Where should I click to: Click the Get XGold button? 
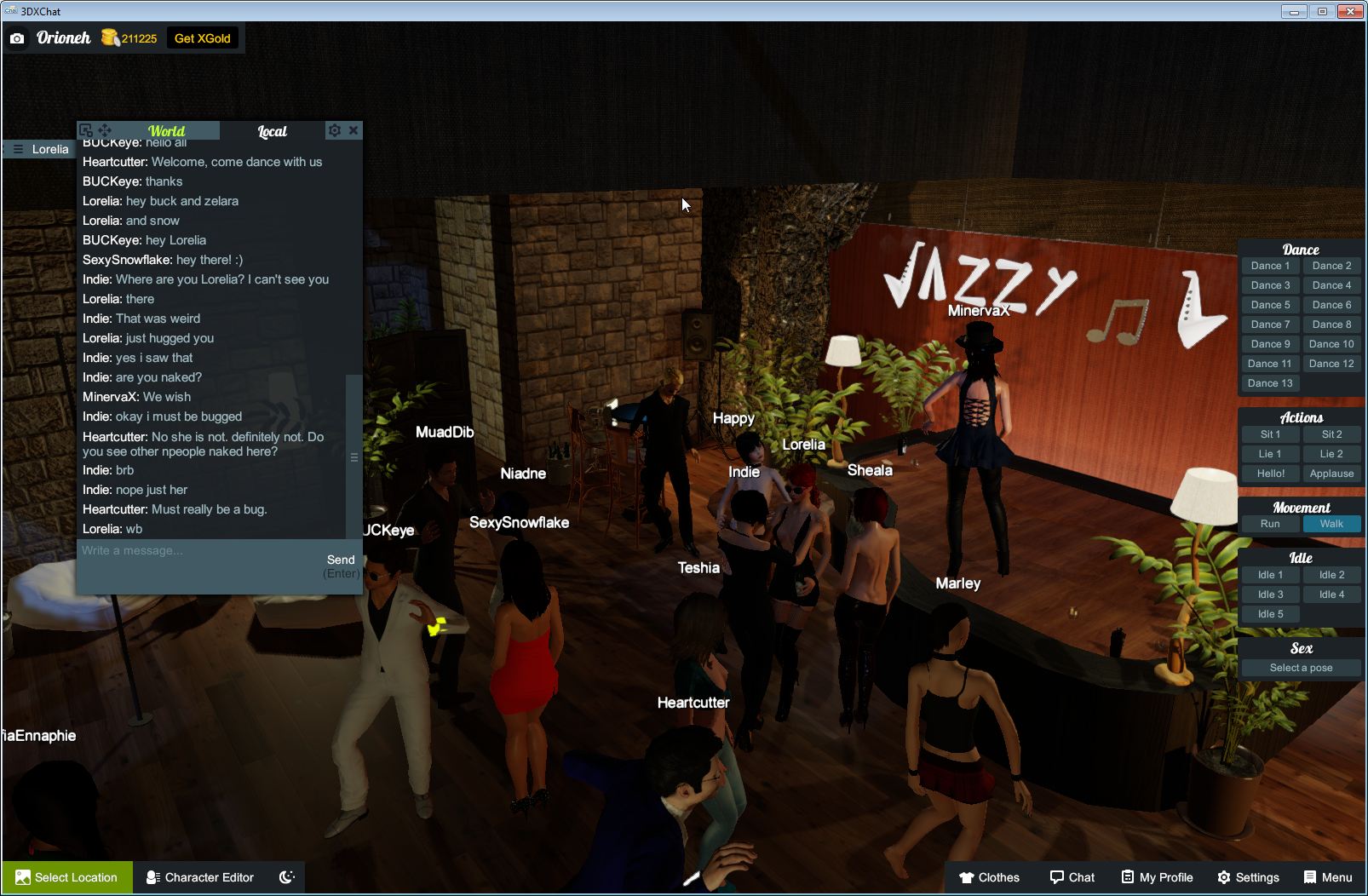pos(204,37)
